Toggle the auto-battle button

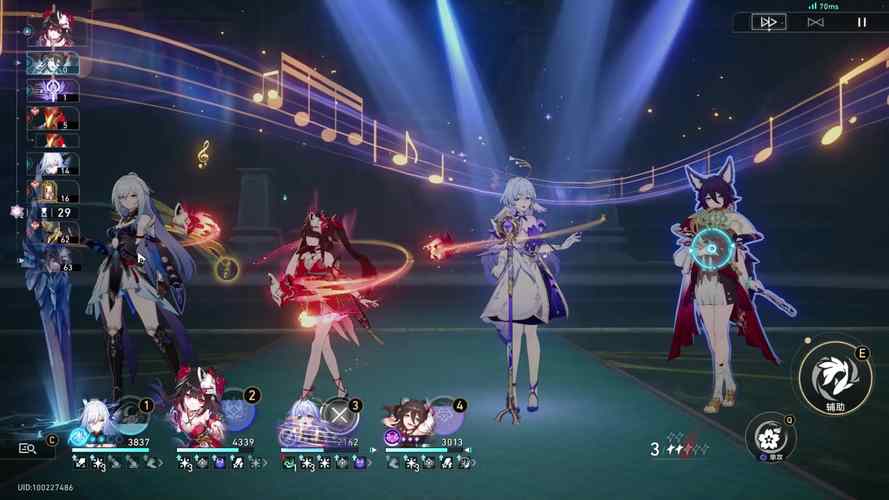point(815,22)
